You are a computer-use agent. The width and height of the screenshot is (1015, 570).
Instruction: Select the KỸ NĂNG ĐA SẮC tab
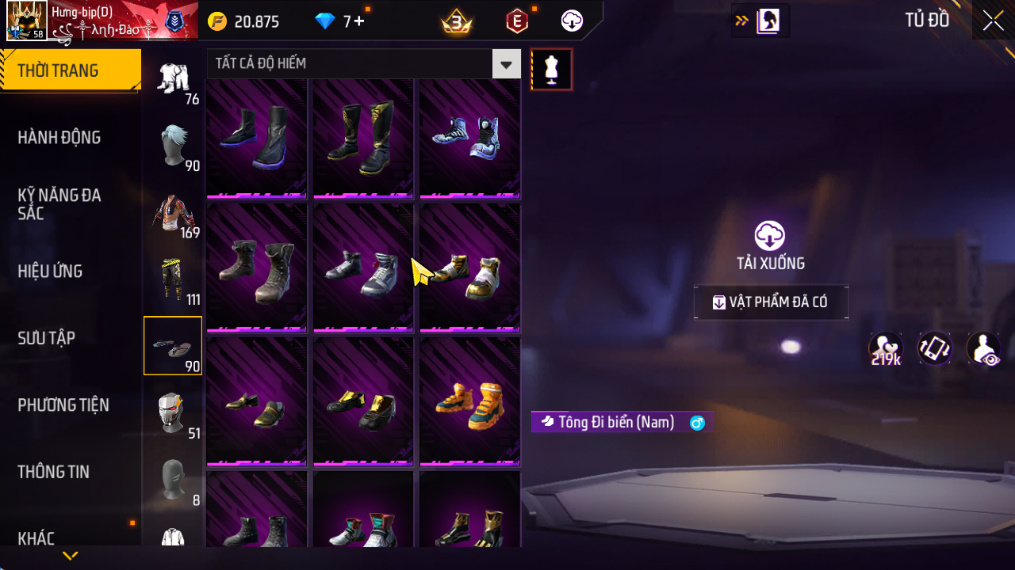click(60, 204)
